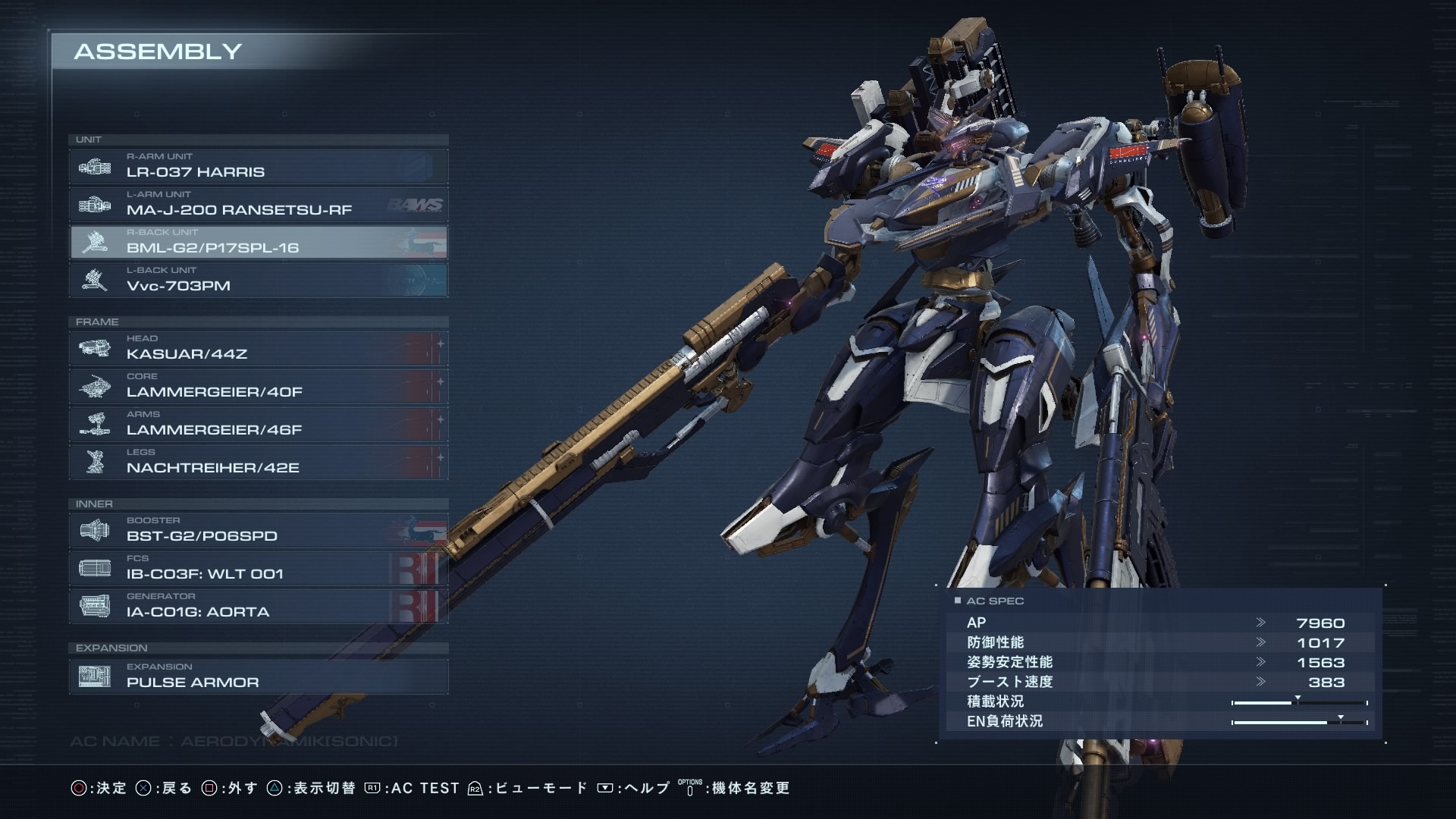Screen dimensions: 1456x819
Task: Open the R-Back Unit BML-G2/P17SPL-16 slot
Action: pyautogui.click(x=258, y=242)
